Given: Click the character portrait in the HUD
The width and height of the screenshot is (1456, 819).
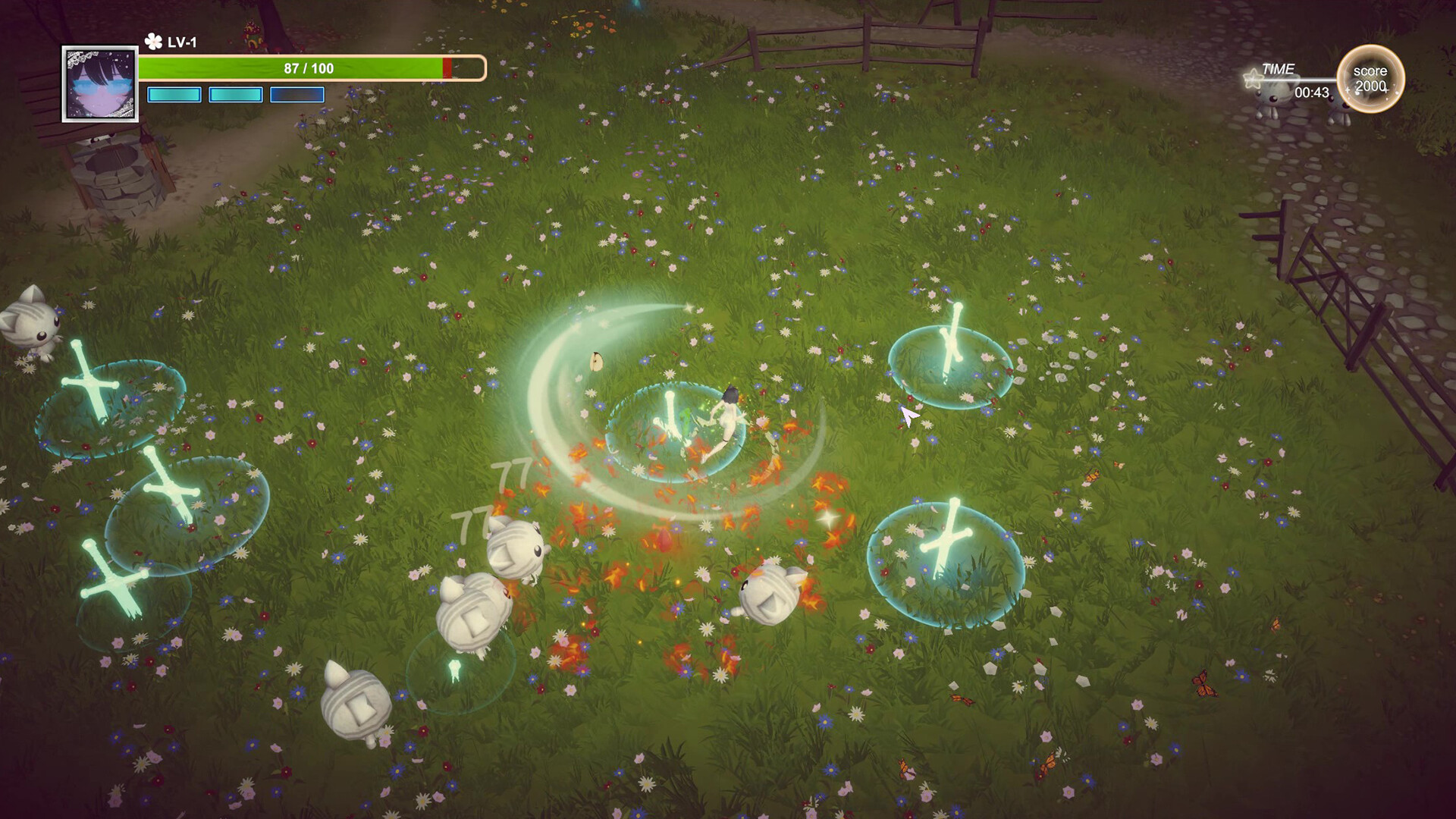Looking at the screenshot, I should point(100,83).
